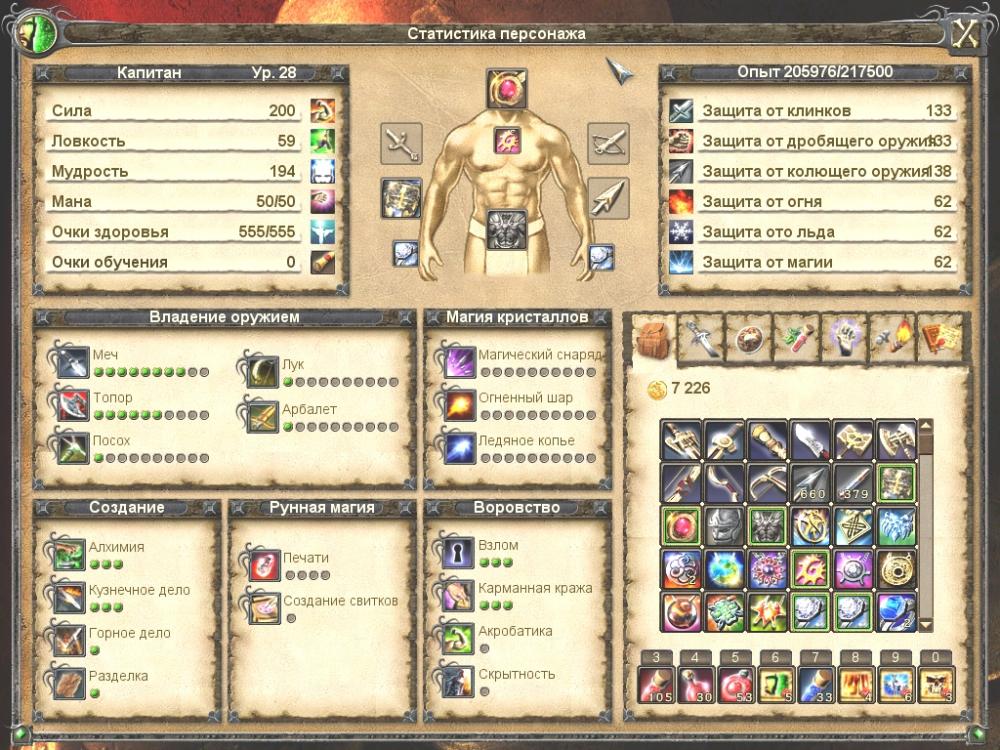The image size is (1000, 750).
Task: Click the empty crossbow weapon slot
Action: point(607,143)
